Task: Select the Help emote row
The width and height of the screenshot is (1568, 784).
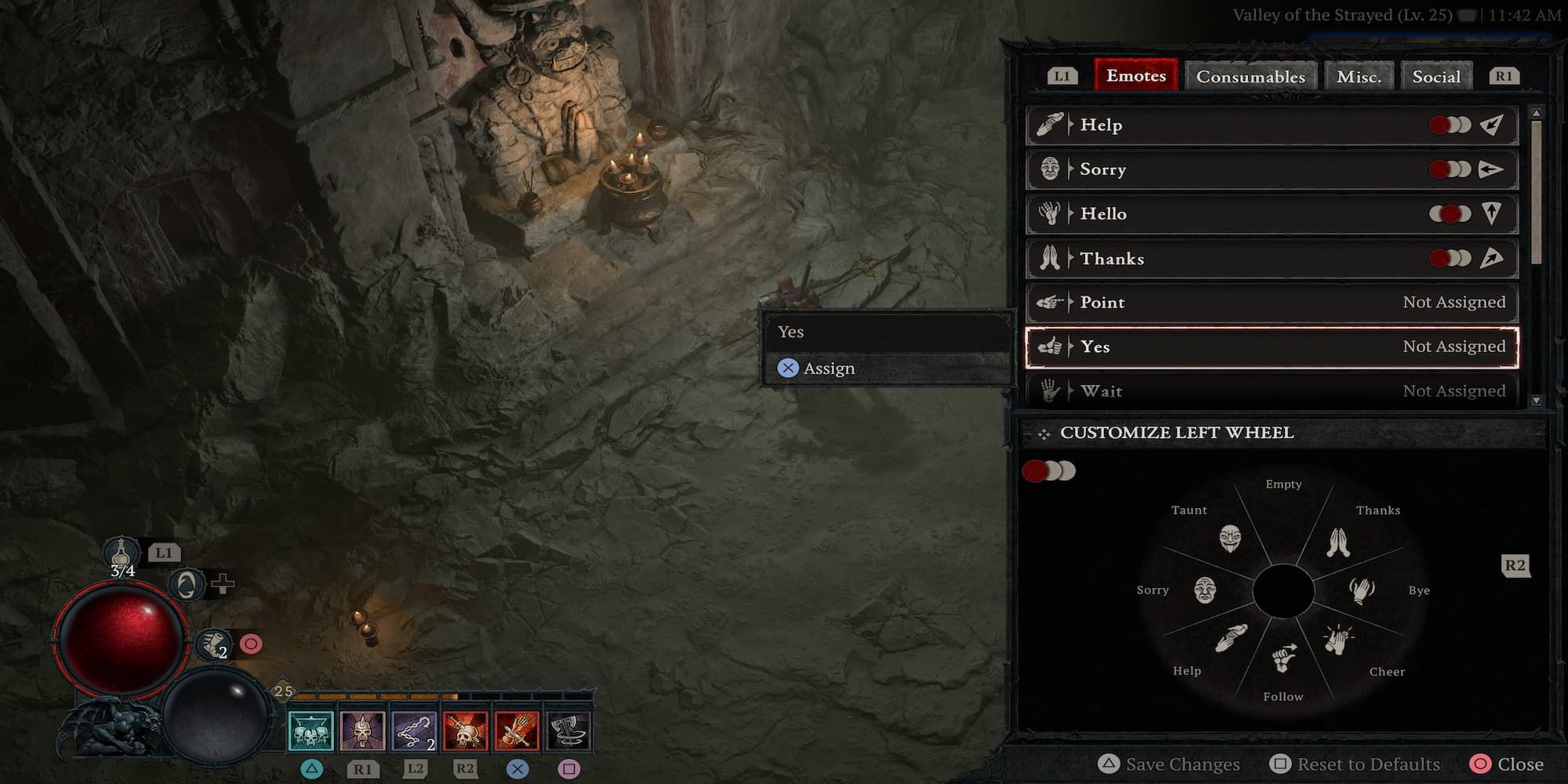Action: pyautogui.click(x=1272, y=125)
